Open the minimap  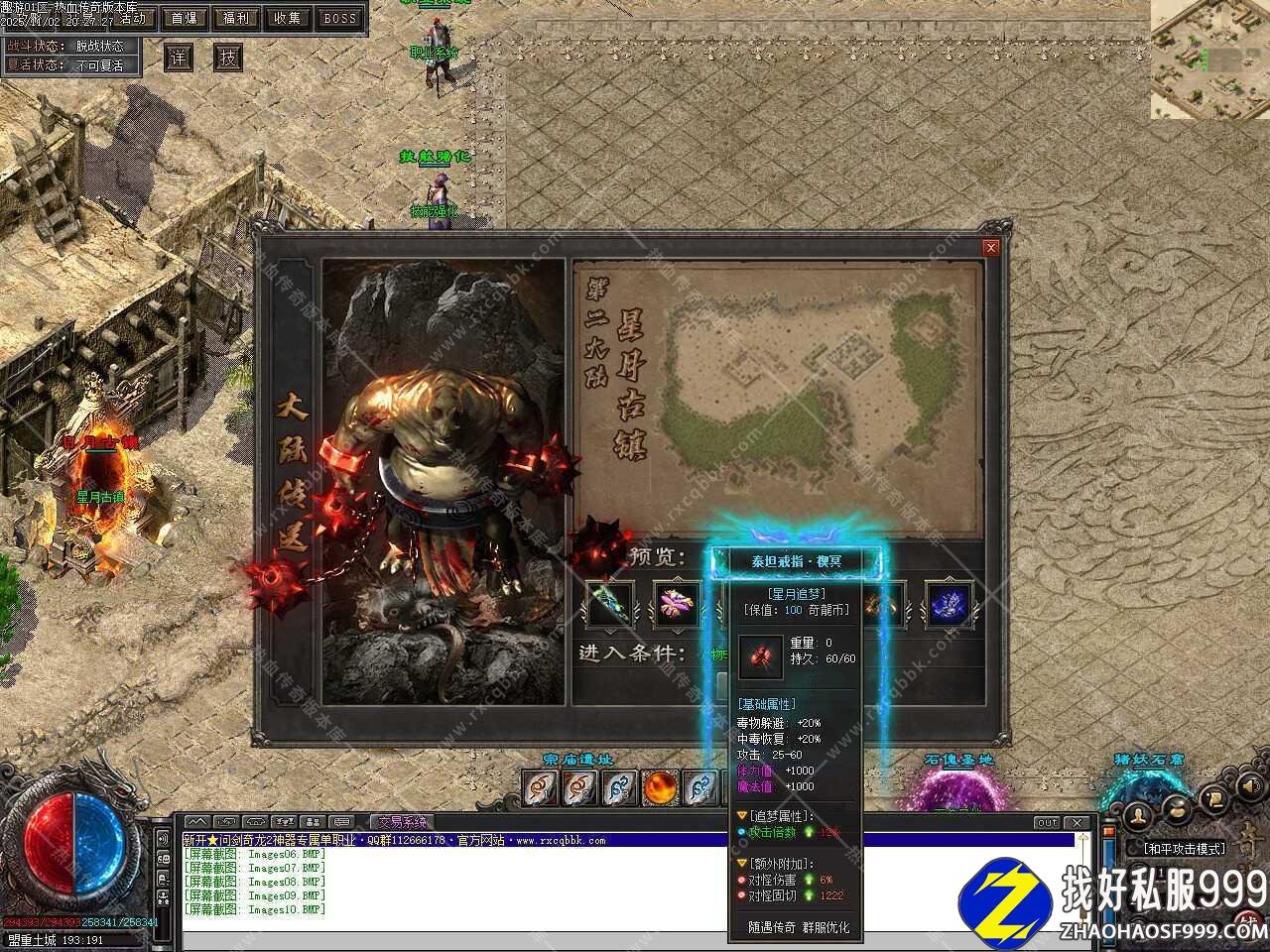click(x=1209, y=59)
